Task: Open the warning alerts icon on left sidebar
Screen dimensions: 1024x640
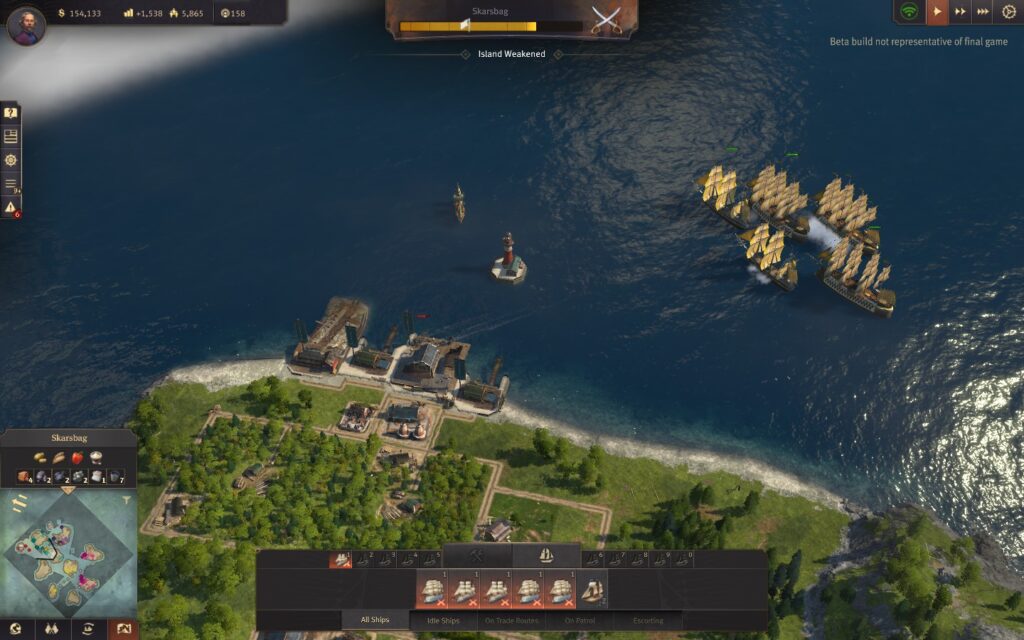Action: 11,207
